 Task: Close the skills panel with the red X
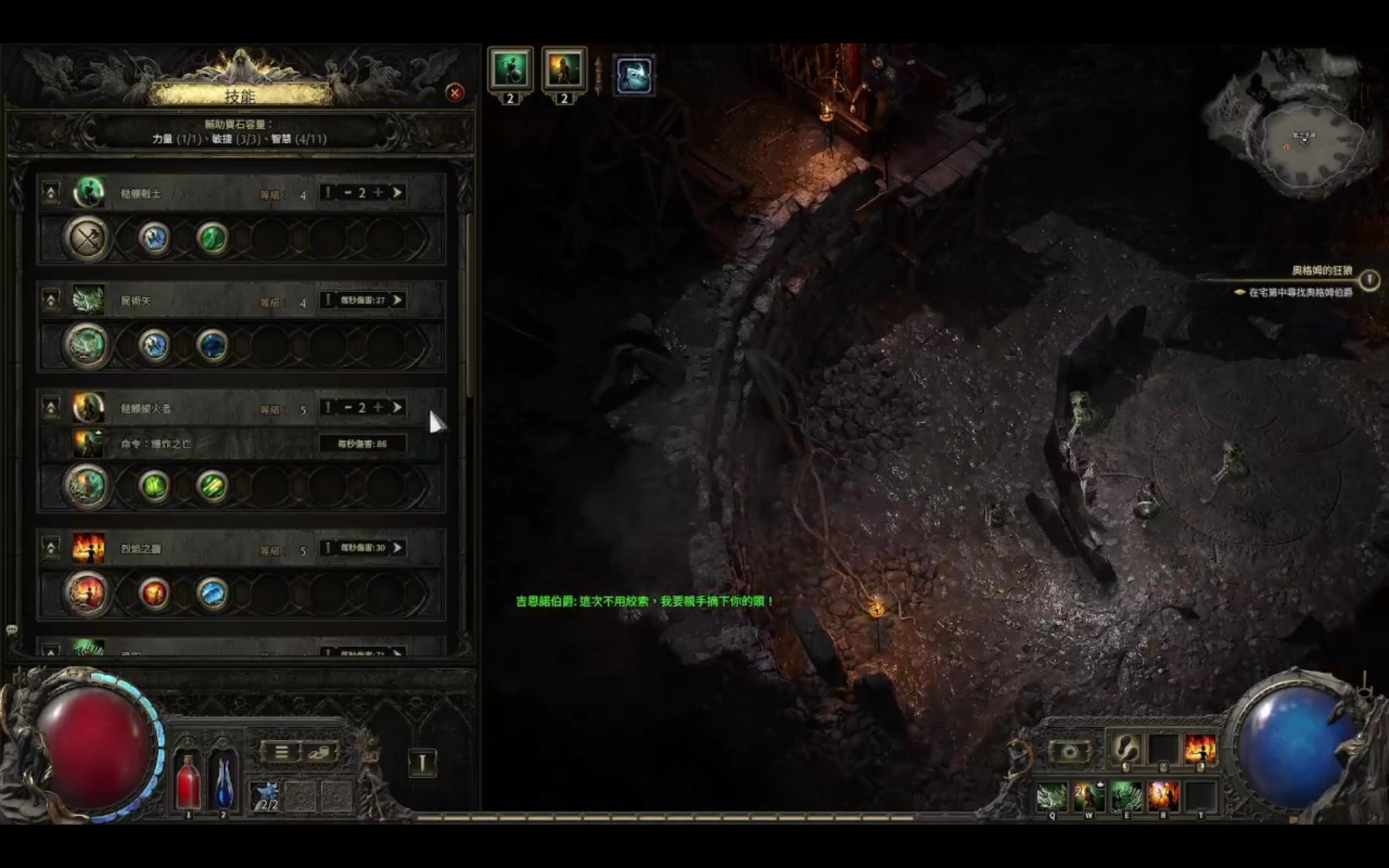coord(455,93)
